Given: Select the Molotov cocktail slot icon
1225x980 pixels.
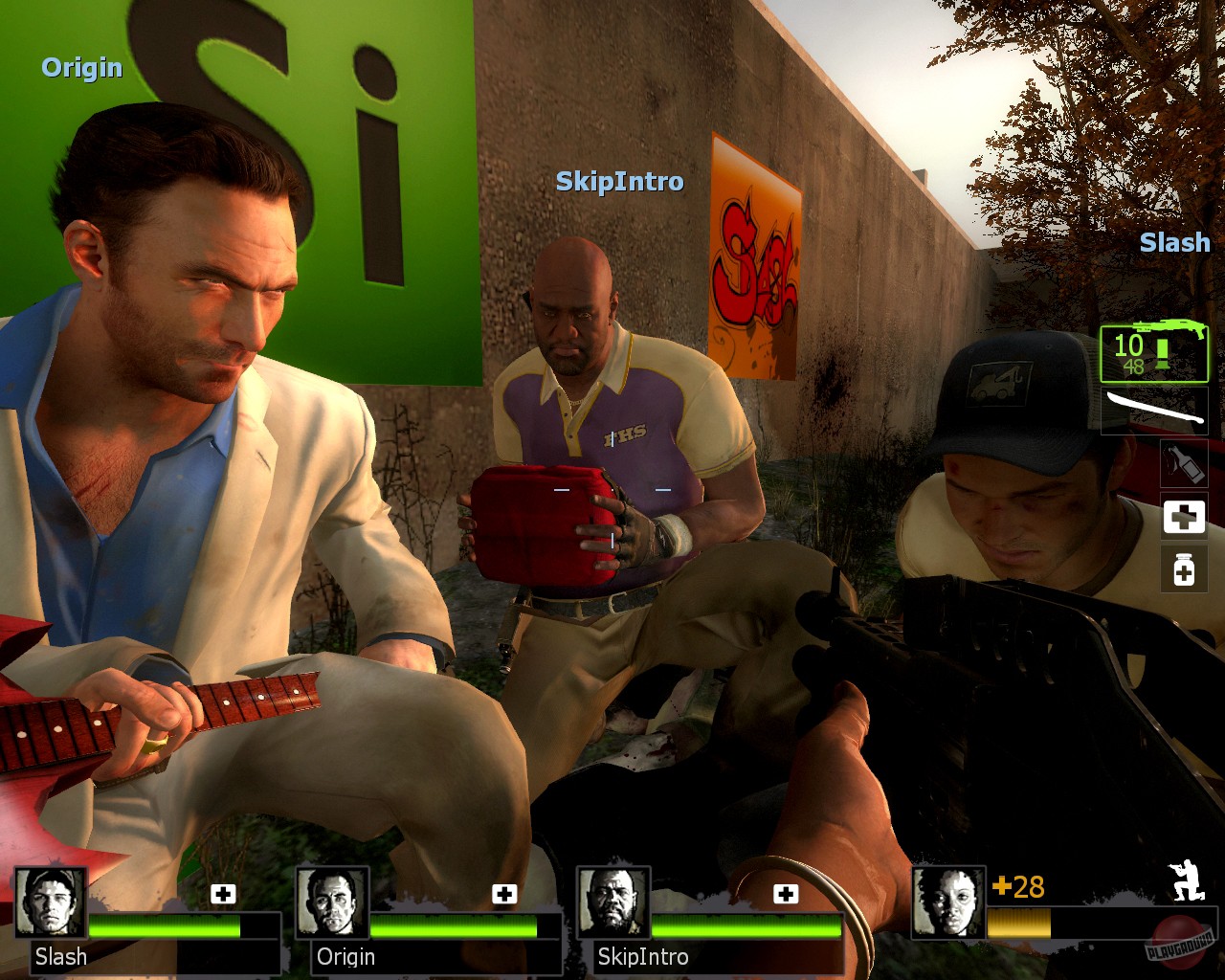Looking at the screenshot, I should pos(1184,462).
